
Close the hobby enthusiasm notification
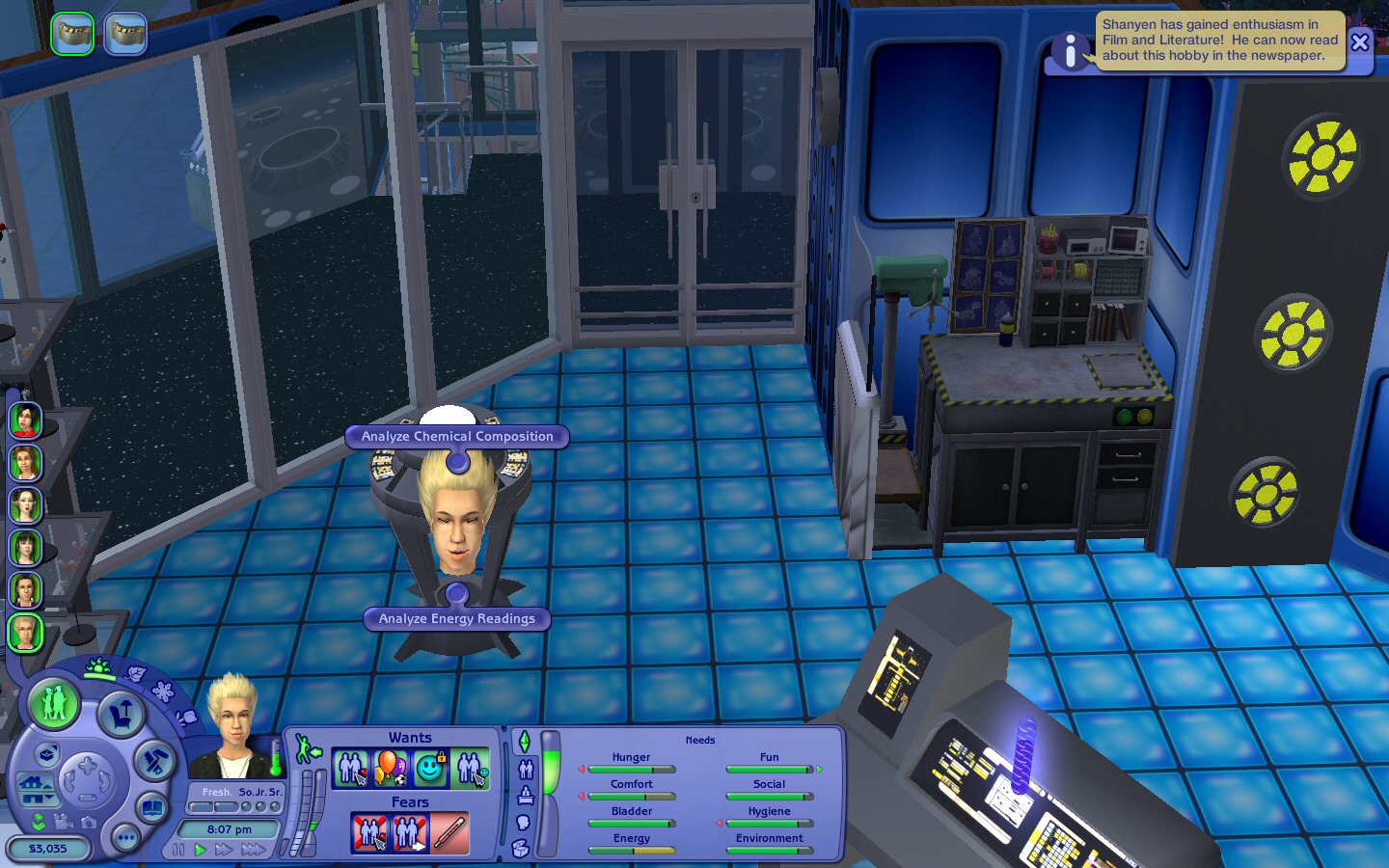point(1360,41)
